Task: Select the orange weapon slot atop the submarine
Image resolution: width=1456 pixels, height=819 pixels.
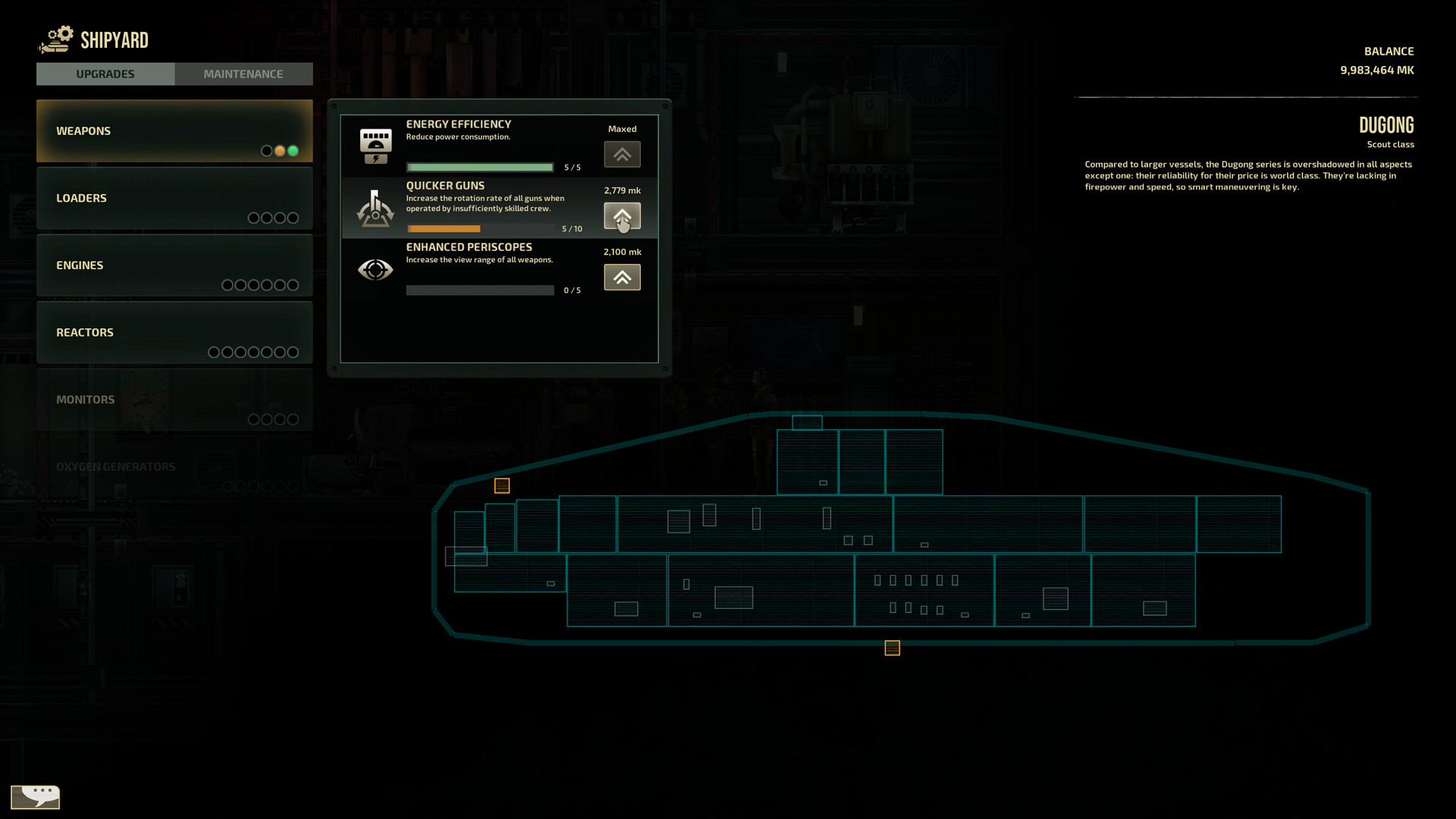Action: pos(501,485)
